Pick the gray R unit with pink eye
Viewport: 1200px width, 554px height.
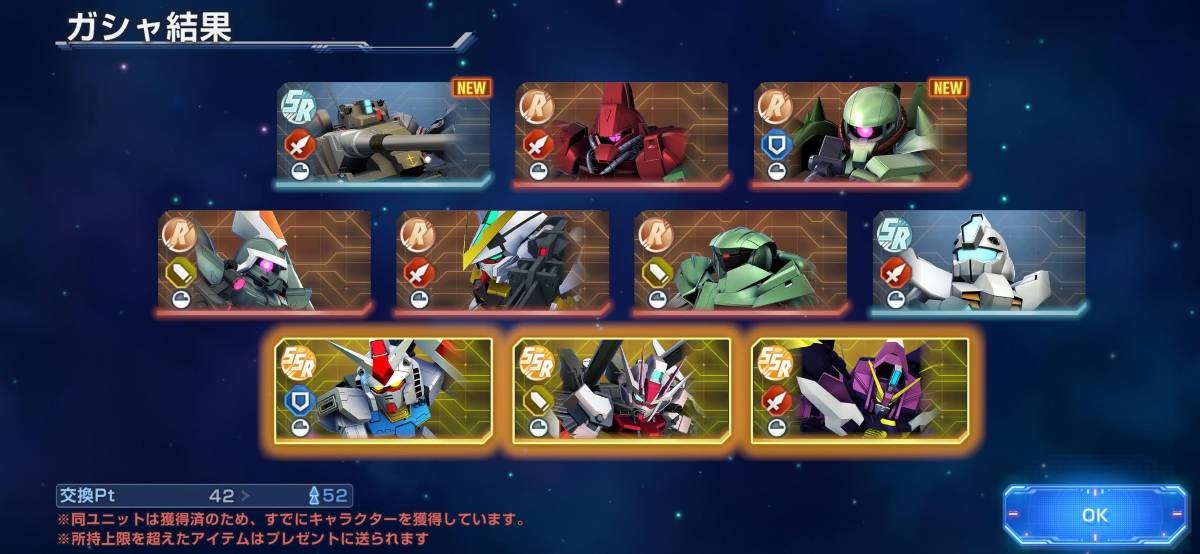click(x=264, y=262)
